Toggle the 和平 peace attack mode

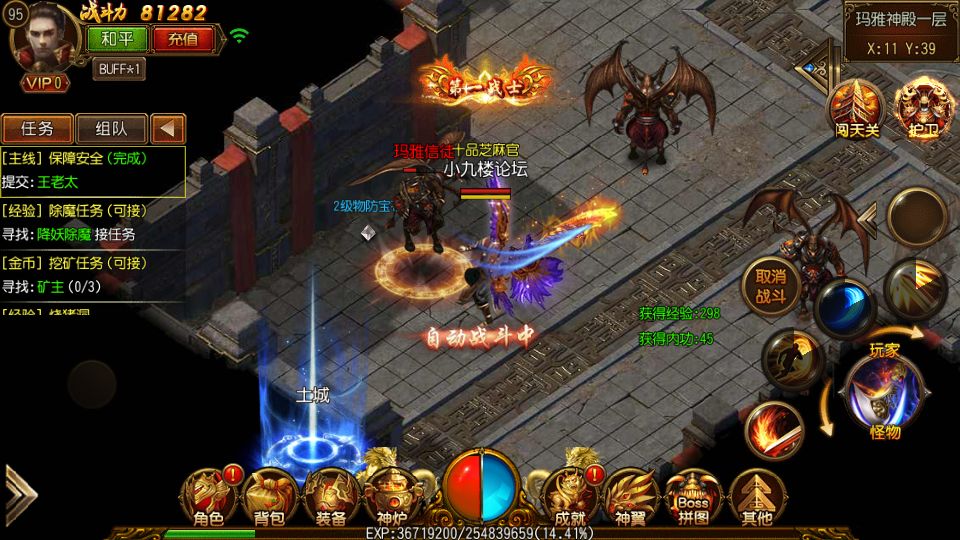pyautogui.click(x=118, y=40)
